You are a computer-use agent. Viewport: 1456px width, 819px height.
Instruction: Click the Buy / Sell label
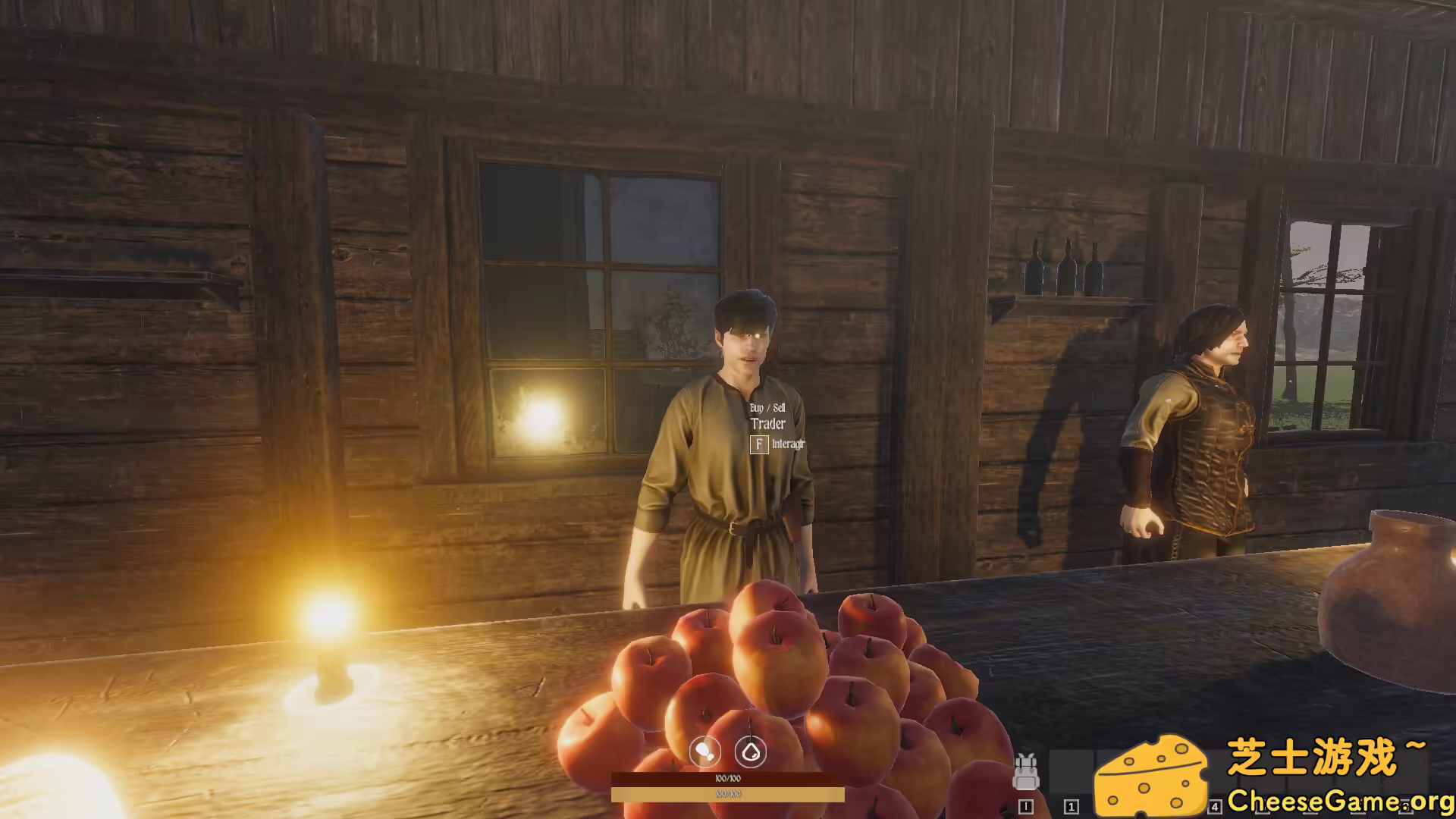point(767,407)
